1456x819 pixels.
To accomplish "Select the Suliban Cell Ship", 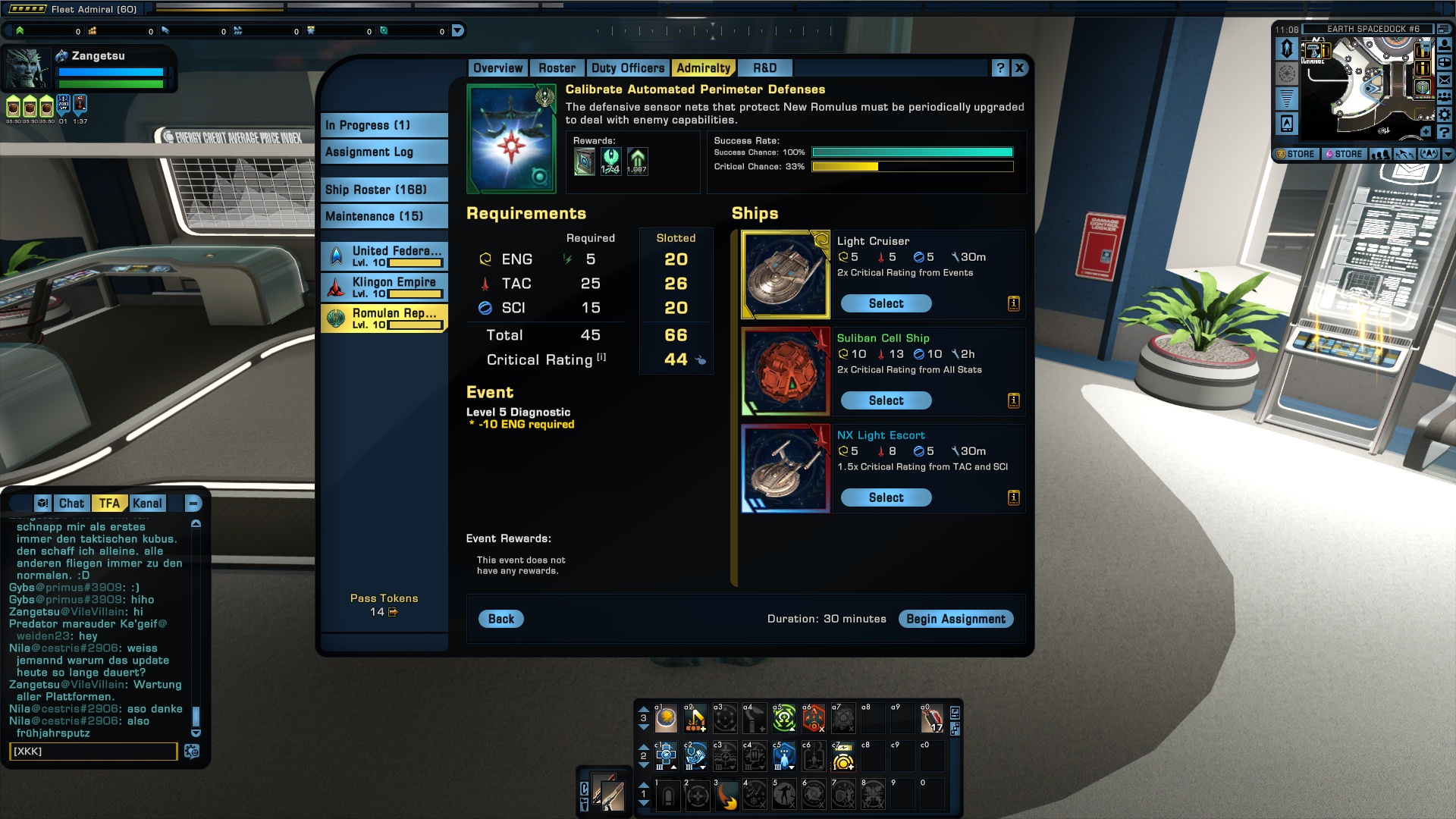I will (886, 400).
